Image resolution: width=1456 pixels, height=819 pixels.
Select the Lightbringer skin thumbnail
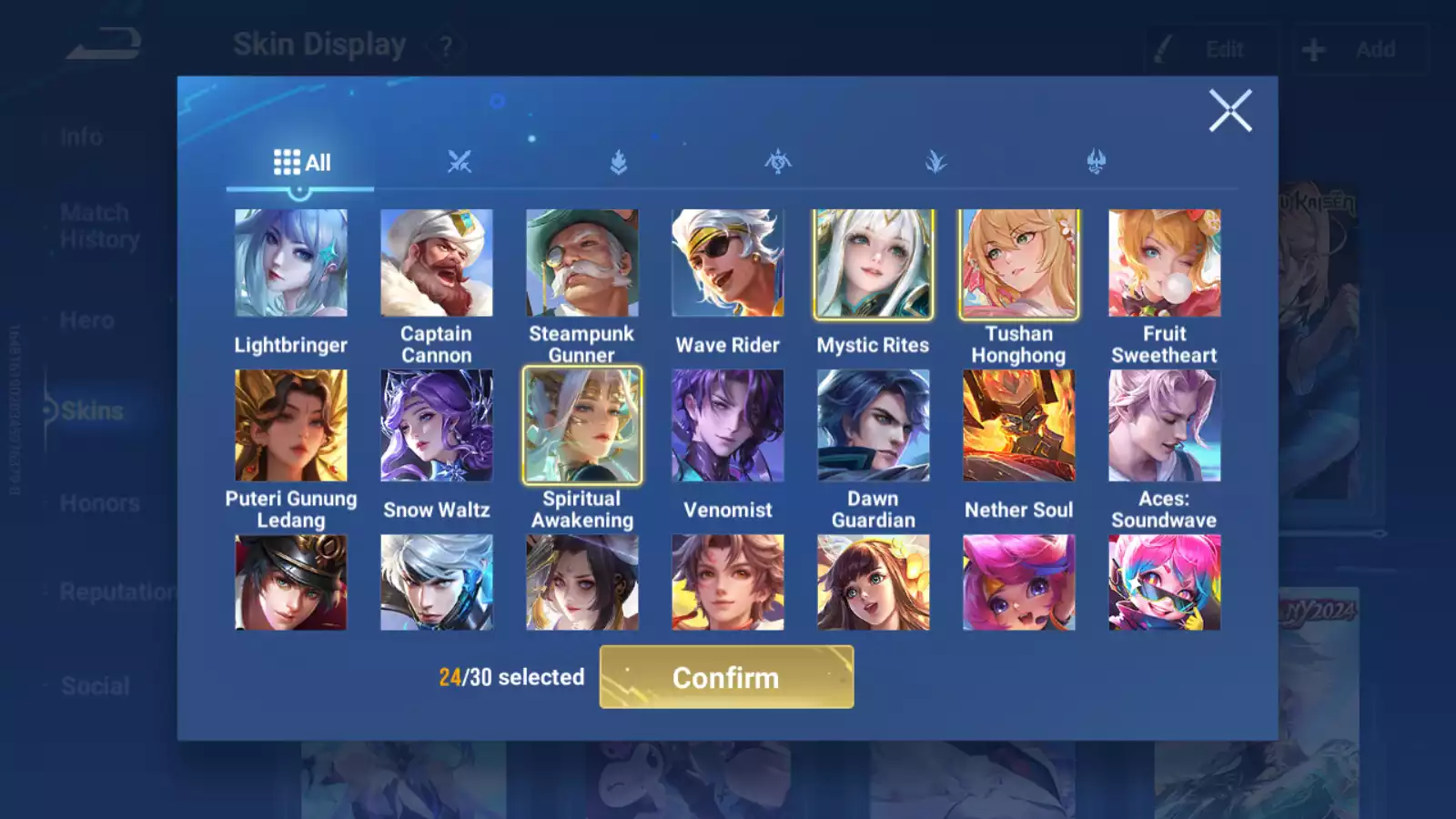[x=290, y=263]
